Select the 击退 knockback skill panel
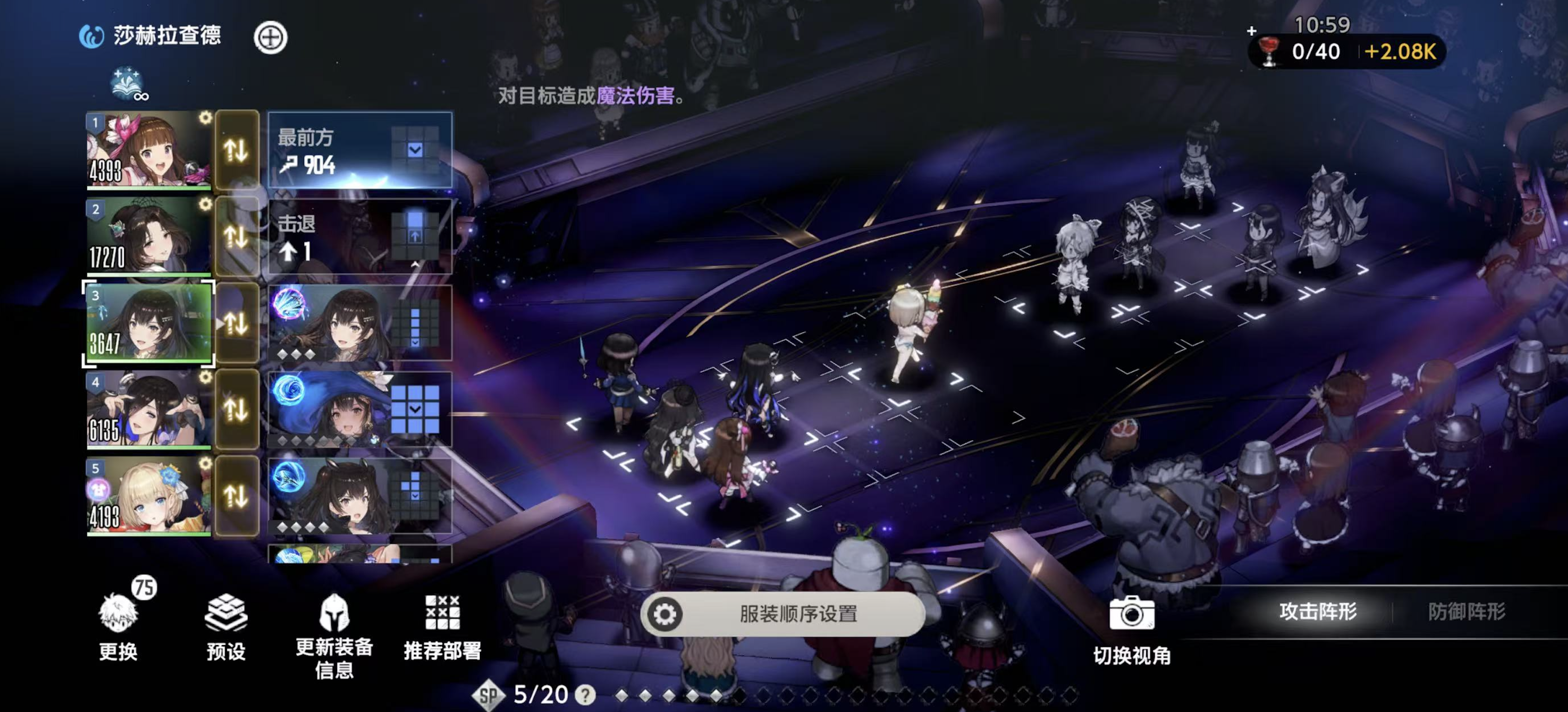 click(x=360, y=236)
